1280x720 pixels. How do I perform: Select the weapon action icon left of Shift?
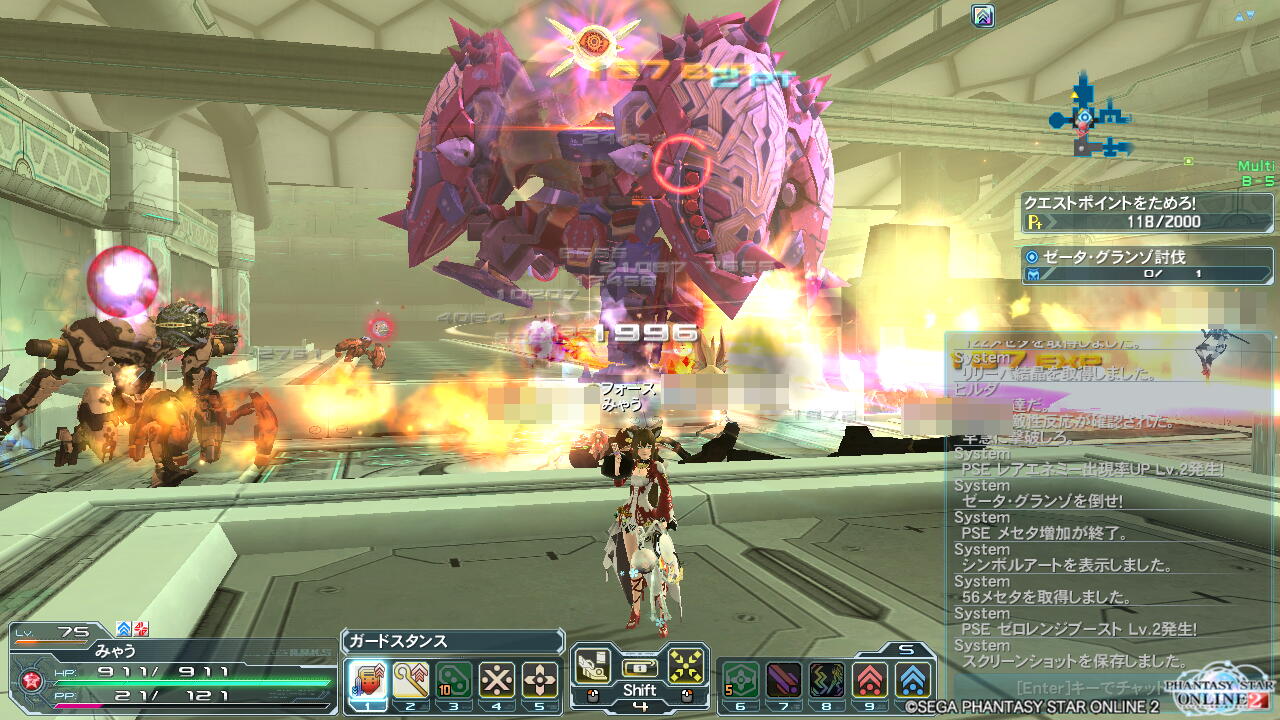pos(592,665)
